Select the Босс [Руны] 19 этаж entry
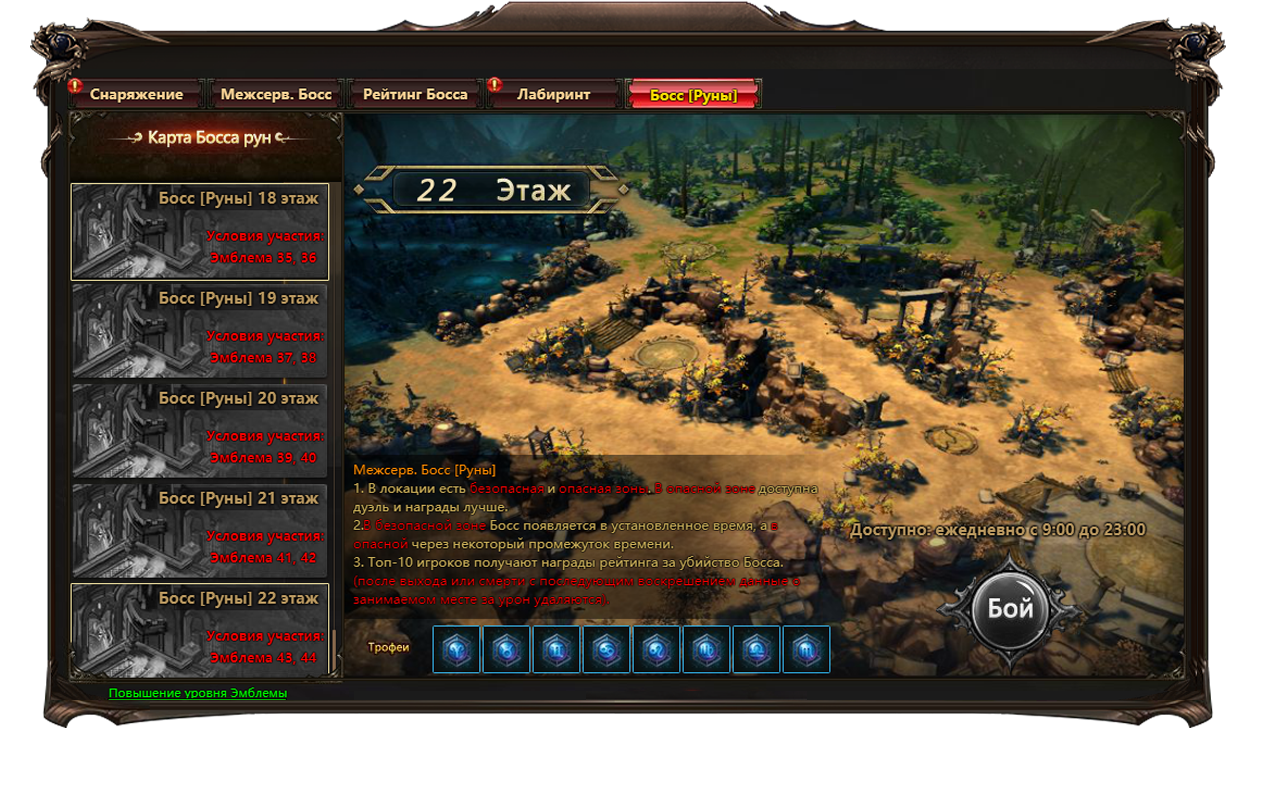 [x=200, y=331]
